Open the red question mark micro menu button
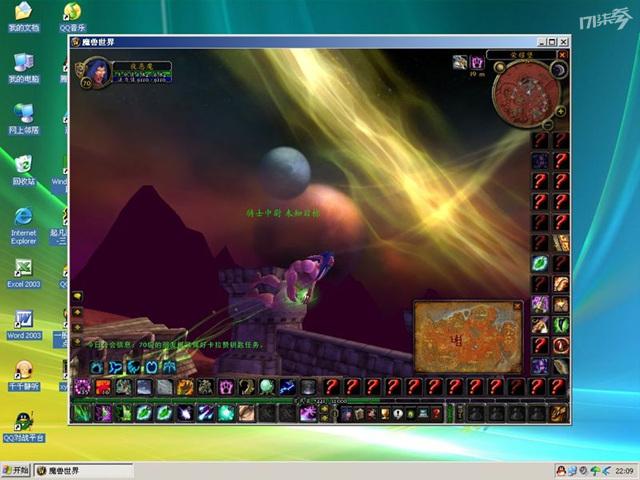The width and height of the screenshot is (640, 480). 436,412
